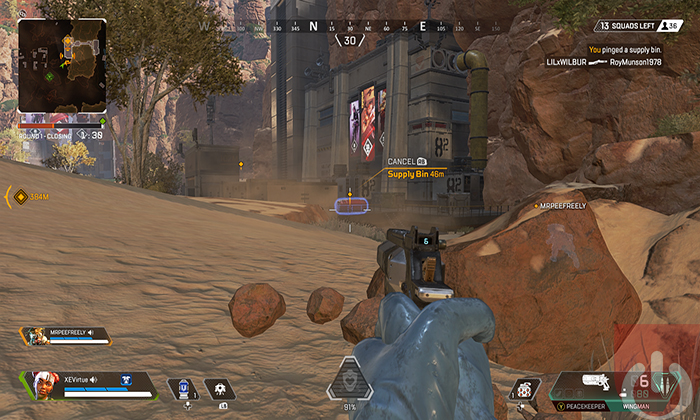The height and width of the screenshot is (420, 700).
Task: Activate Lifeline's D.O.C. drone tactical ability
Action: (219, 389)
